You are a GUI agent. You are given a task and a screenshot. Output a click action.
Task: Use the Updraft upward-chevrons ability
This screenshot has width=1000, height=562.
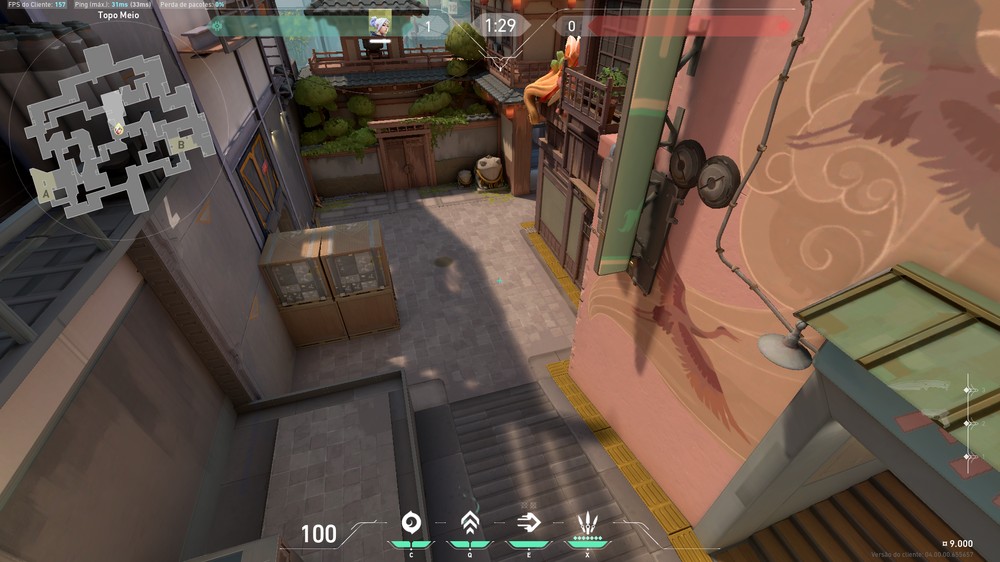469,522
